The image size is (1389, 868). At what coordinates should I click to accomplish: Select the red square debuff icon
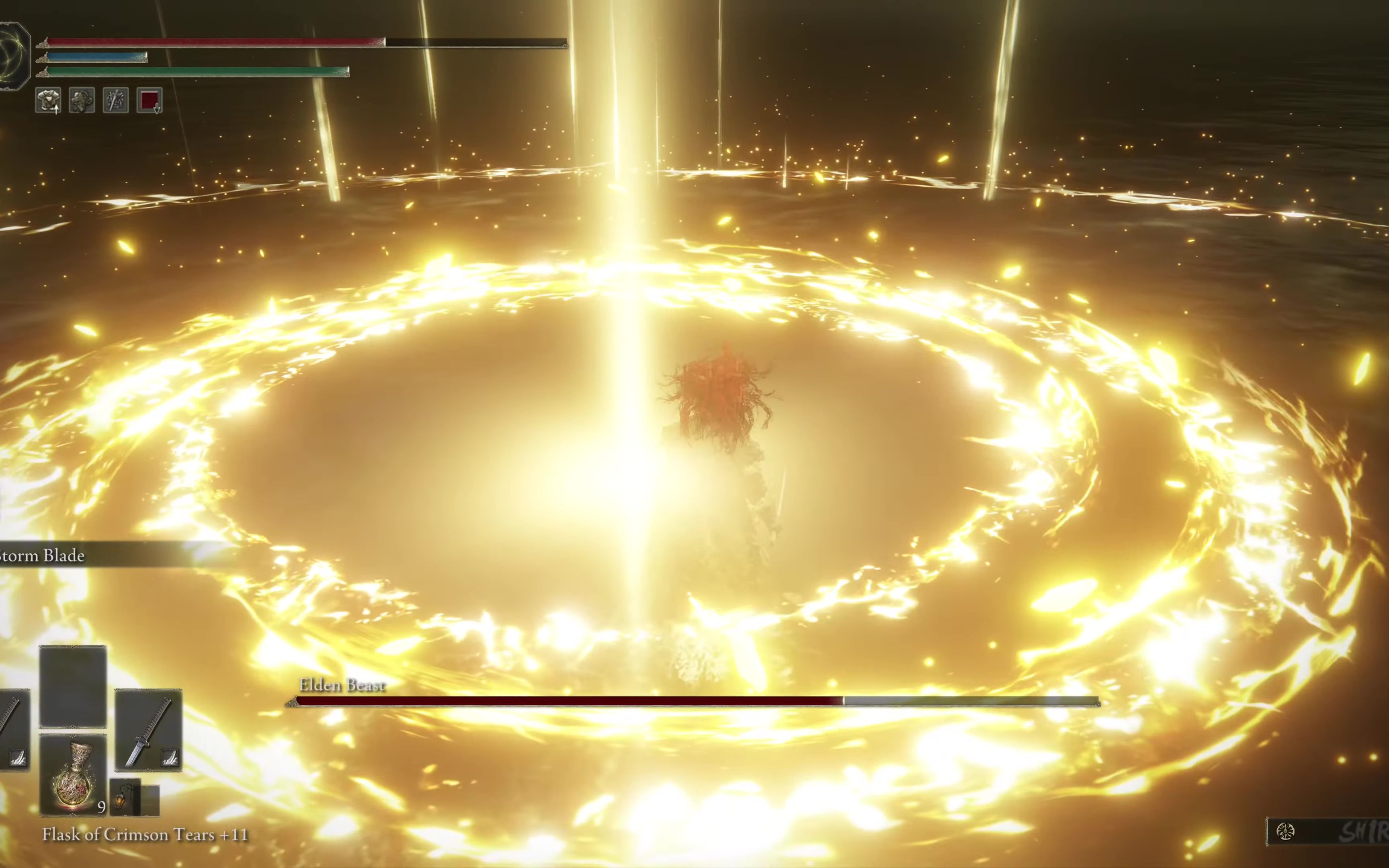point(149,100)
